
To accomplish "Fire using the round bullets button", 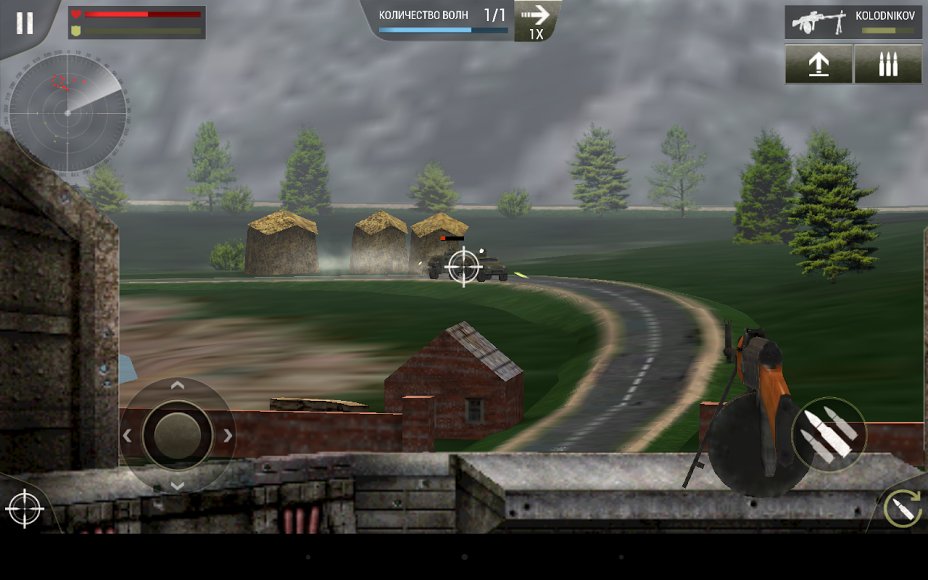I will tap(829, 435).
